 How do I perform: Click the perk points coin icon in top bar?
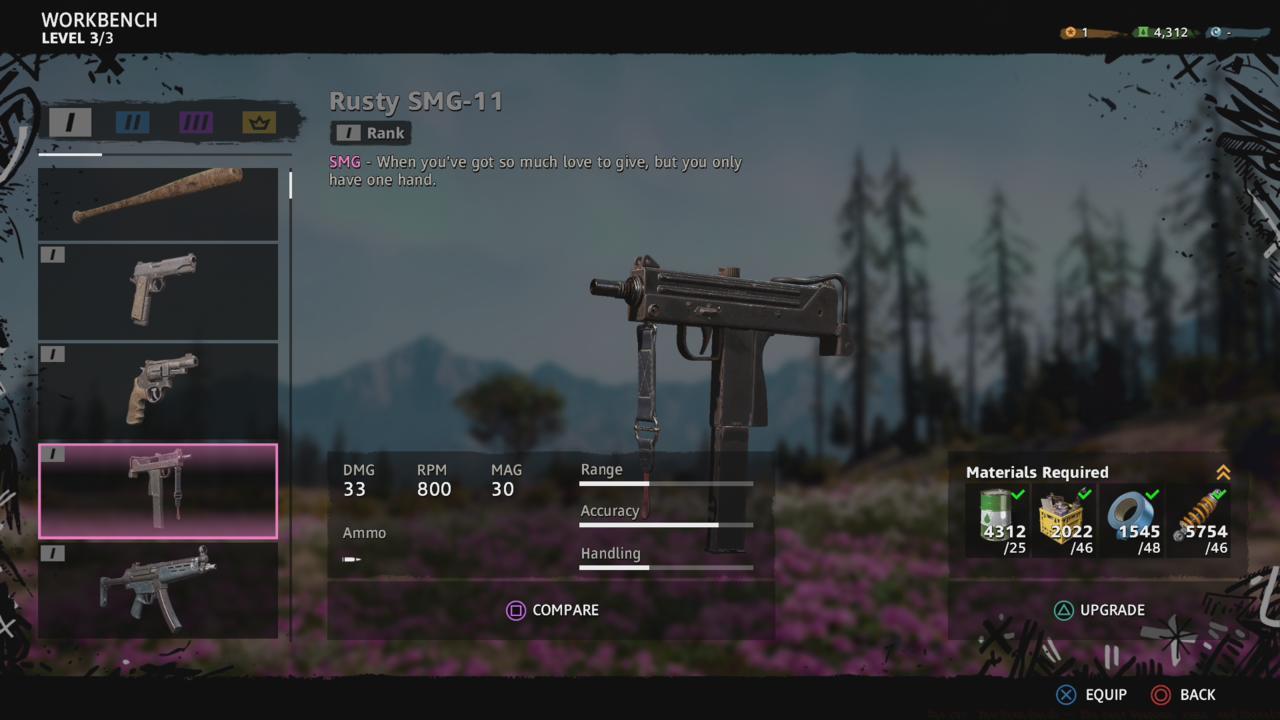[1069, 31]
